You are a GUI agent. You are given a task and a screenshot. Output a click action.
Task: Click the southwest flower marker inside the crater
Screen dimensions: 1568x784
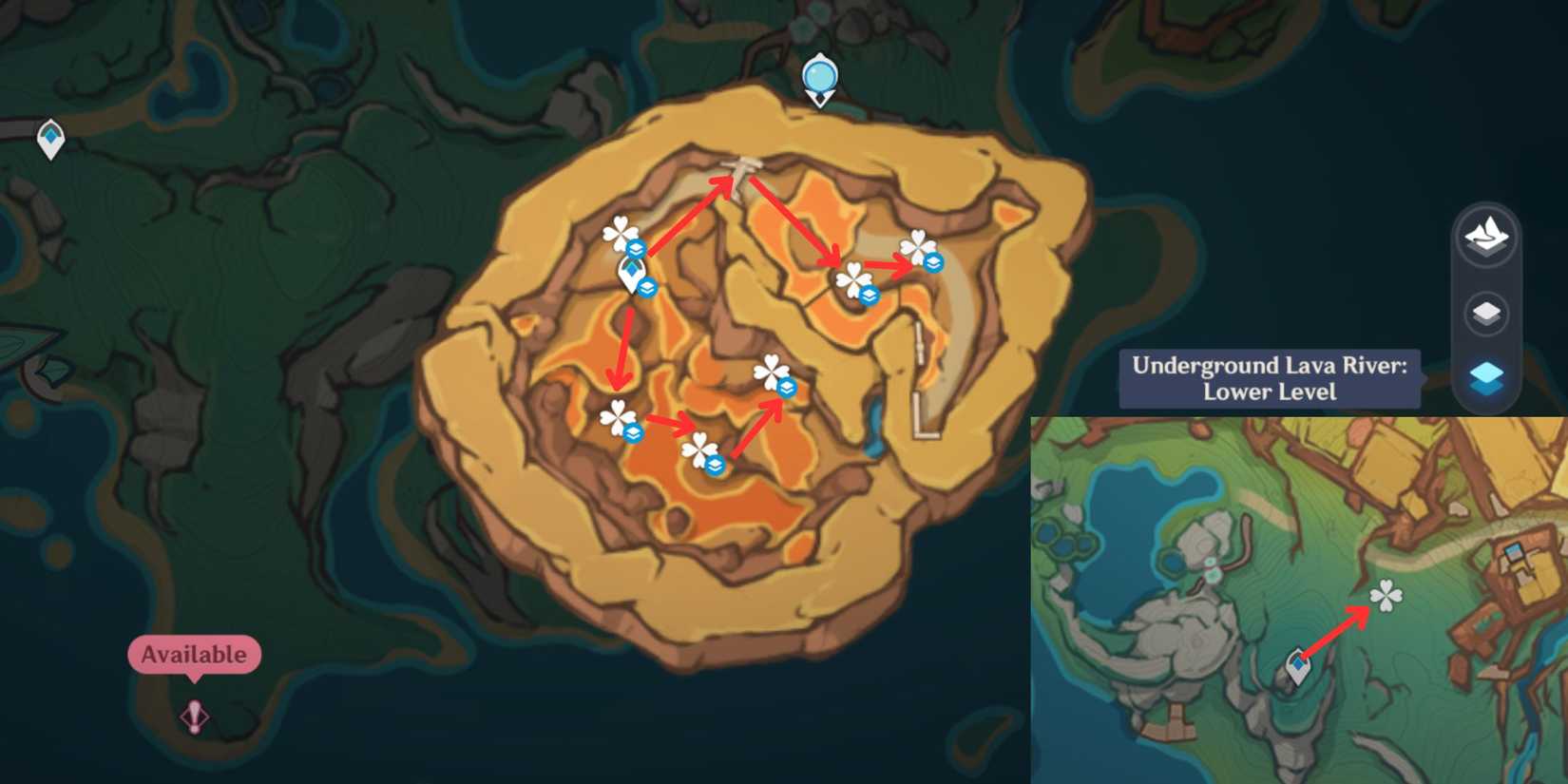tap(618, 416)
